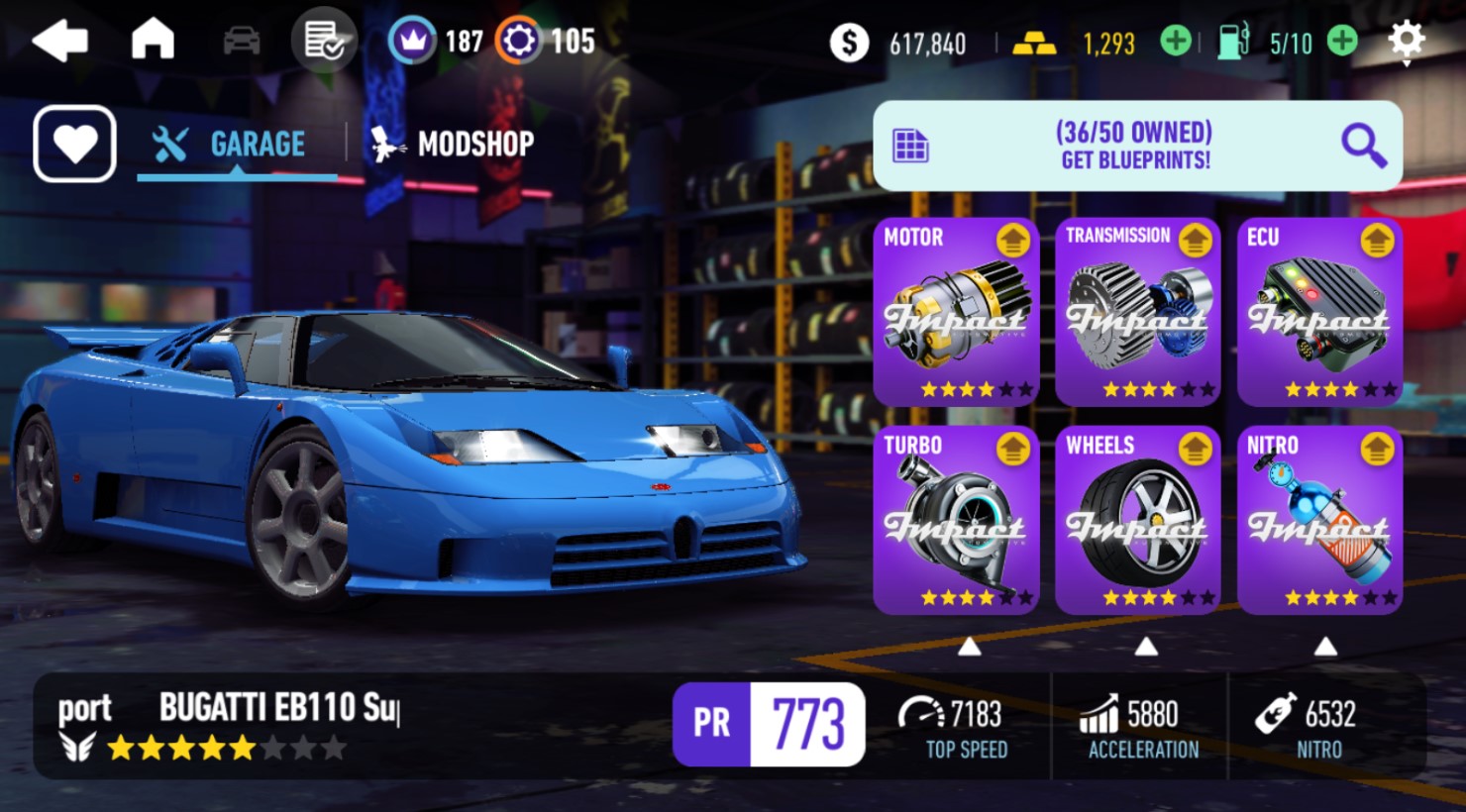Open the car list icon
The height and width of the screenshot is (812, 1466).
(x=242, y=42)
